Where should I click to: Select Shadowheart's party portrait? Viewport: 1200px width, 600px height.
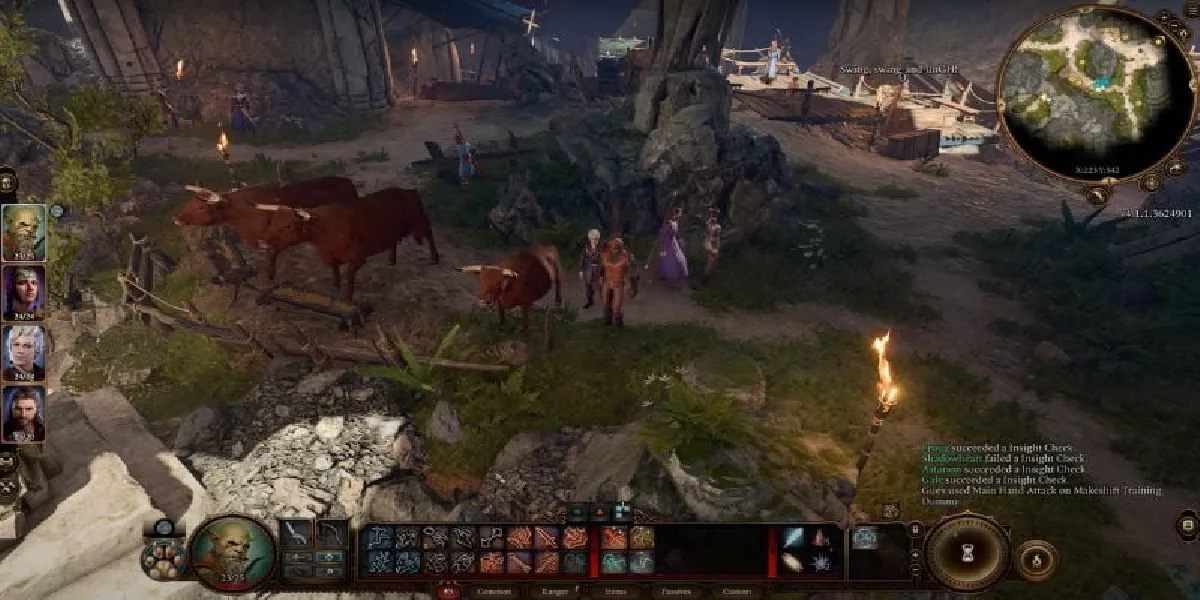pyautogui.click(x=23, y=291)
